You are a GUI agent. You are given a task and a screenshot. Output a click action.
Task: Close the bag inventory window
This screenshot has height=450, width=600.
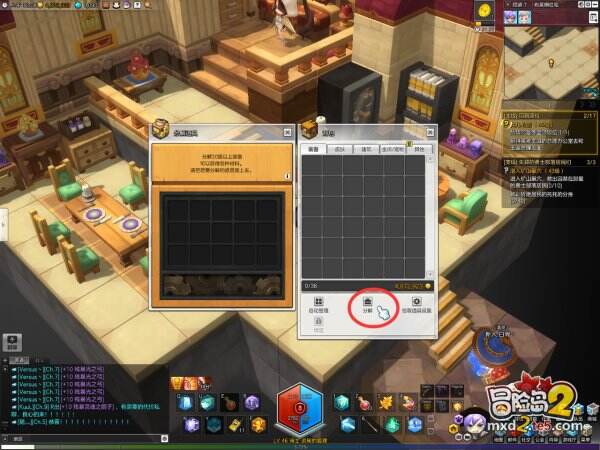tap(430, 131)
